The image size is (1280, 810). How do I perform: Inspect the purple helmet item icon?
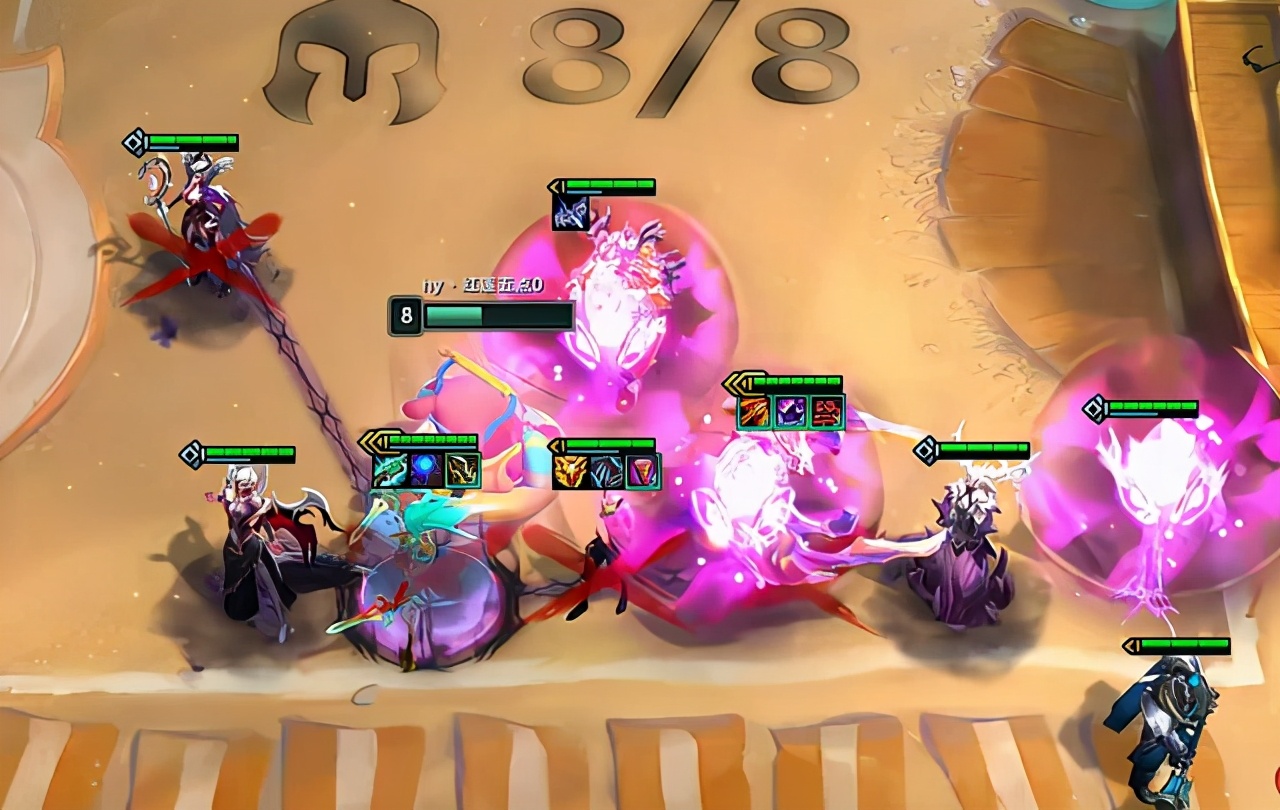pos(791,412)
